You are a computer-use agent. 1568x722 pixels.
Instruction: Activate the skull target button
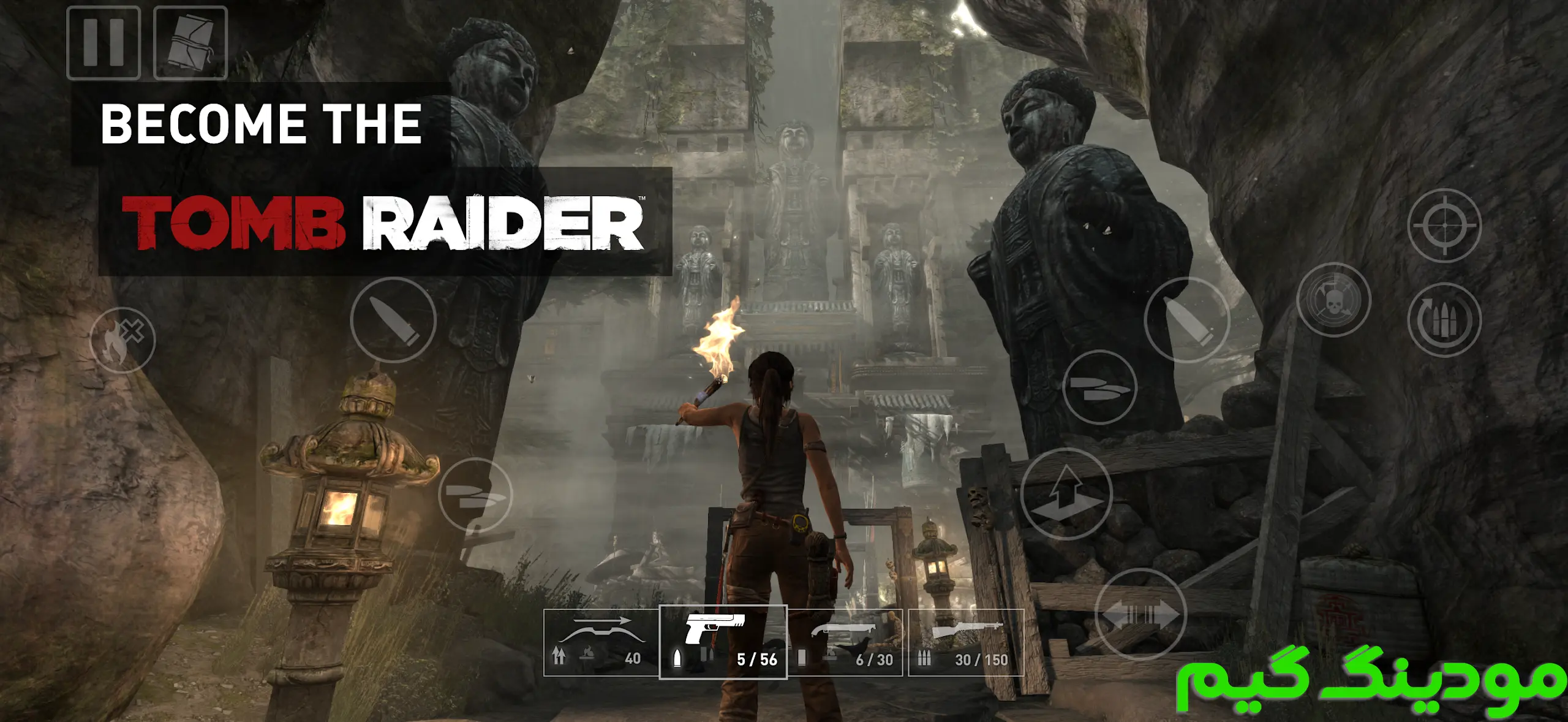pos(1333,300)
